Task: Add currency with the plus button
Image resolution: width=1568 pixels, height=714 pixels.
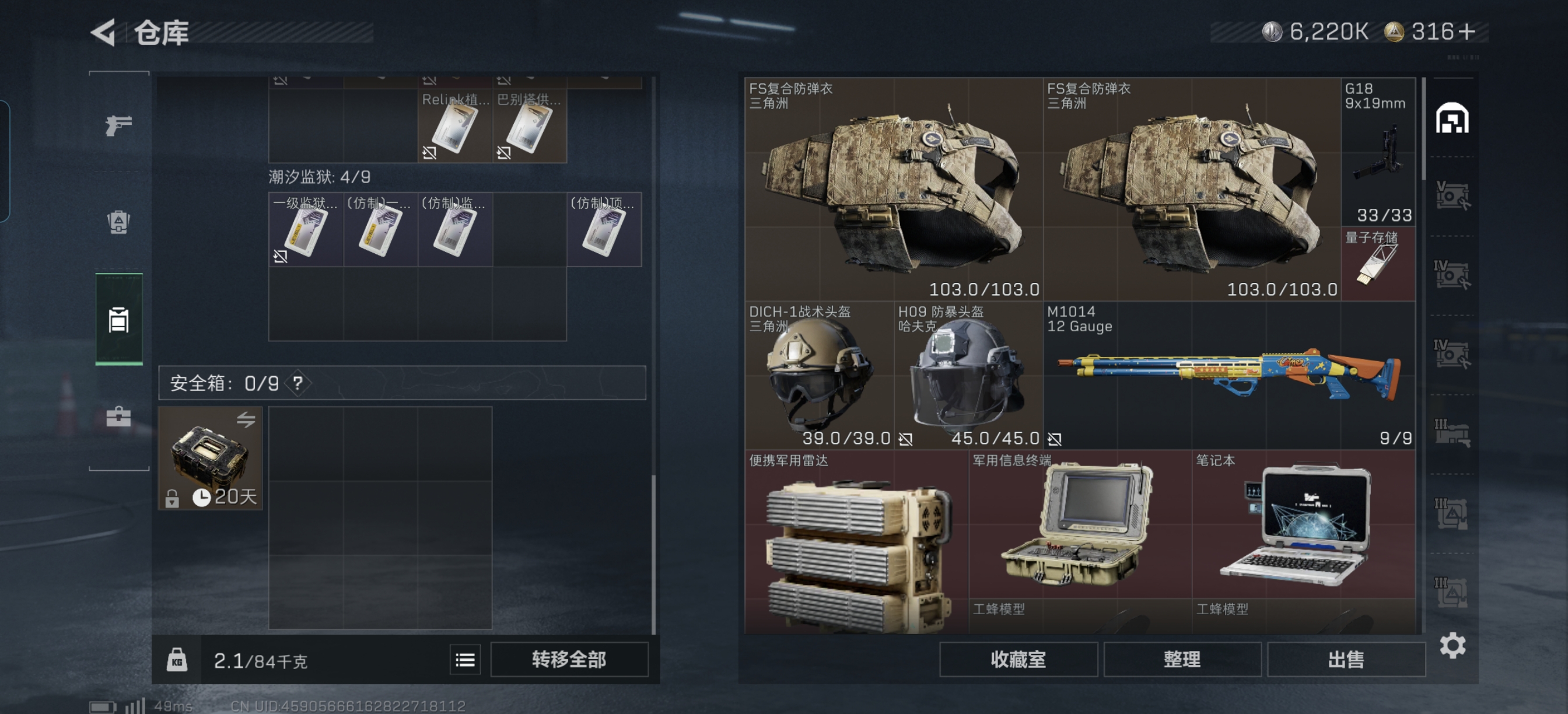Action: click(1467, 32)
